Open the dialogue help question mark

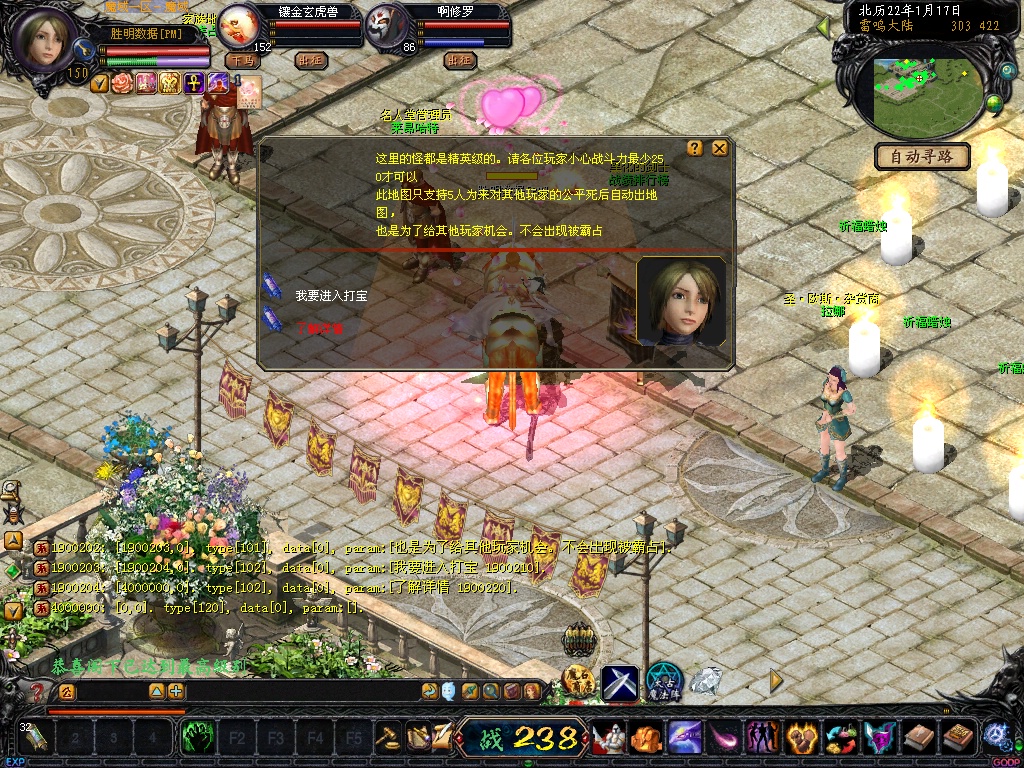point(699,148)
